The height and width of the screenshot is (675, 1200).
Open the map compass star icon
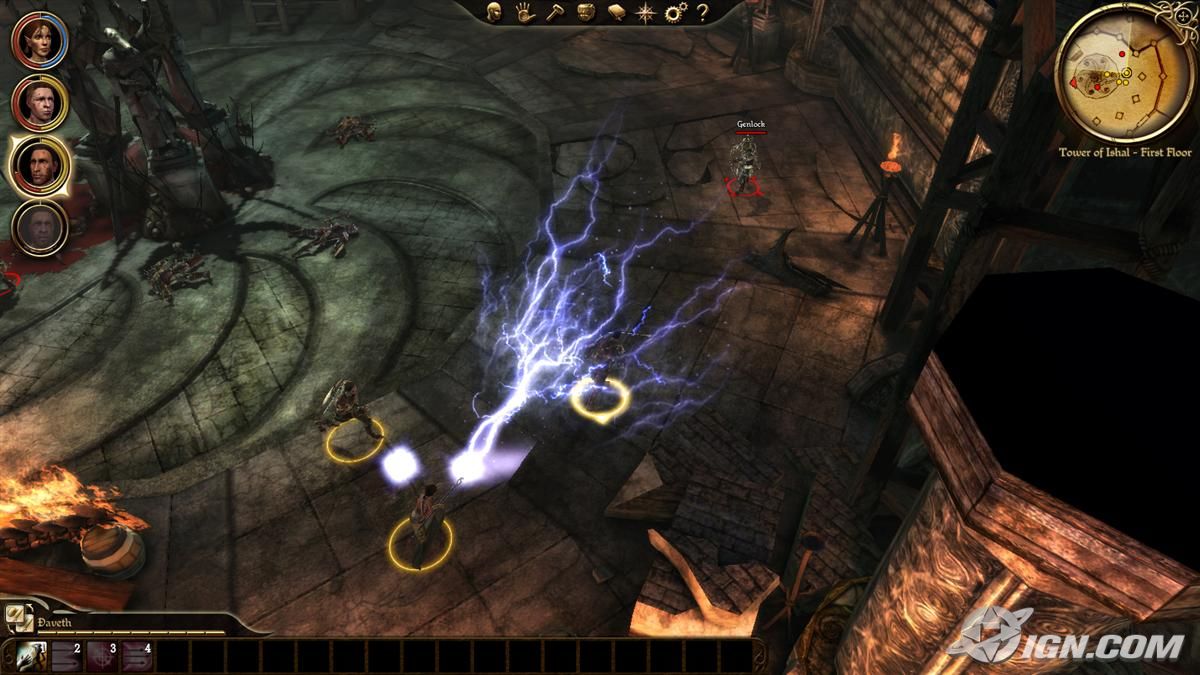coord(646,12)
